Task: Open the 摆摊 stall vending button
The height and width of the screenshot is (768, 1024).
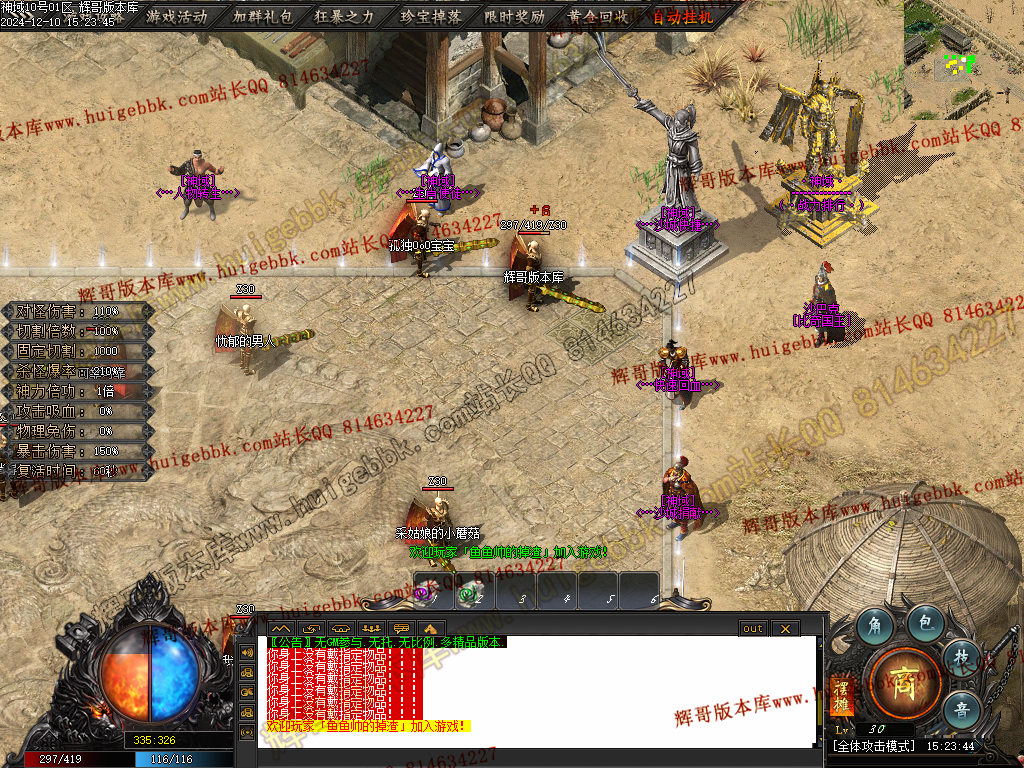Action: coord(840,697)
